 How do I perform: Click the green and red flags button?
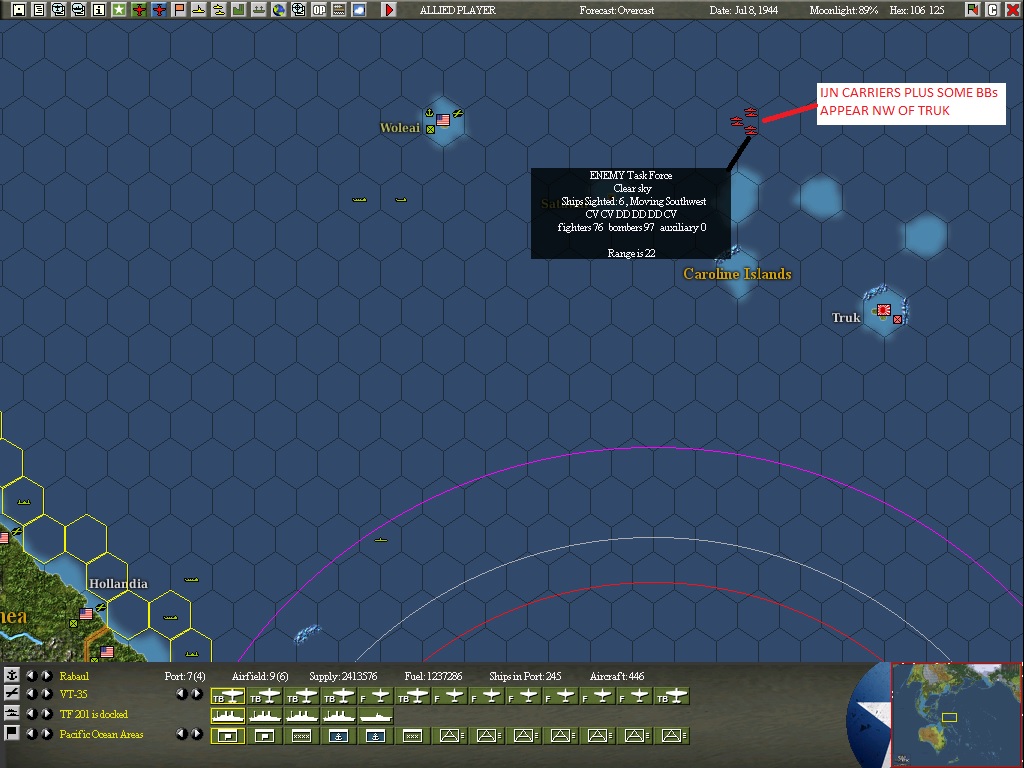pyautogui.click(x=972, y=10)
